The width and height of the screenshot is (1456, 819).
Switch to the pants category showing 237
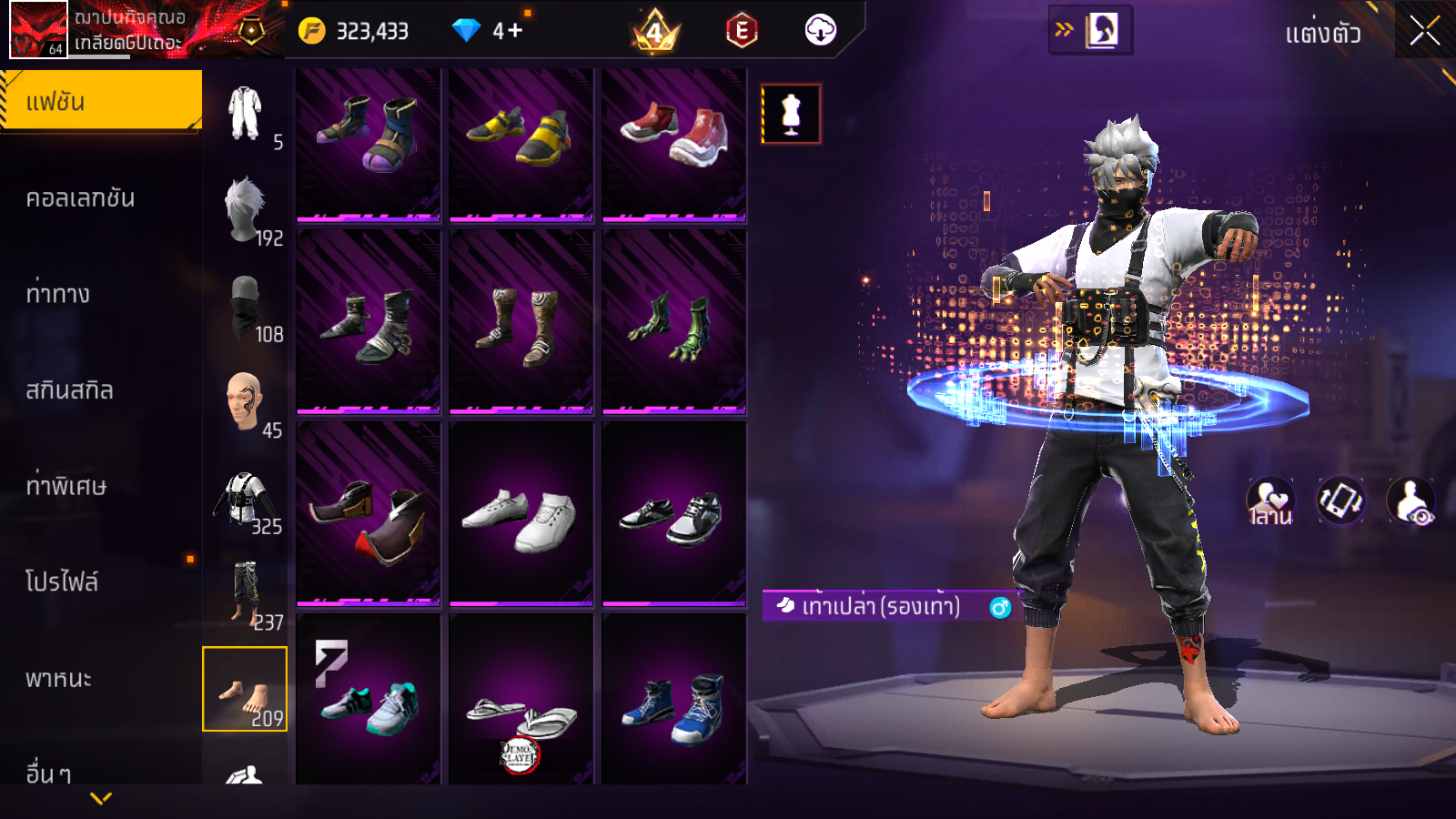[246, 595]
